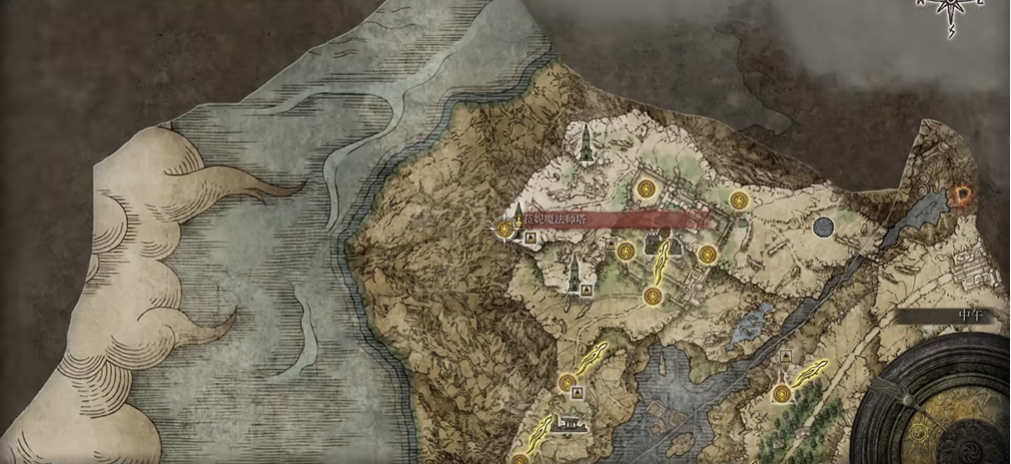The height and width of the screenshot is (464, 1011).
Task: Select the site of grace nearest the gray-blue marker
Action: pyautogui.click(x=738, y=200)
